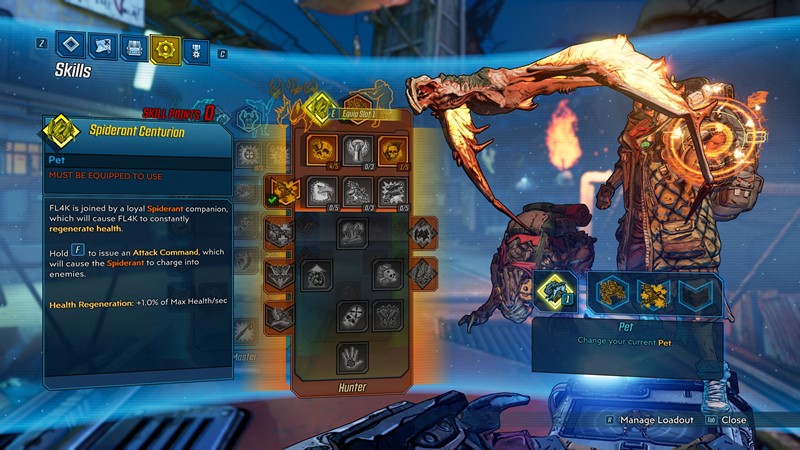The height and width of the screenshot is (450, 800).
Task: Open the map tab in the top menu
Action: click(101, 45)
